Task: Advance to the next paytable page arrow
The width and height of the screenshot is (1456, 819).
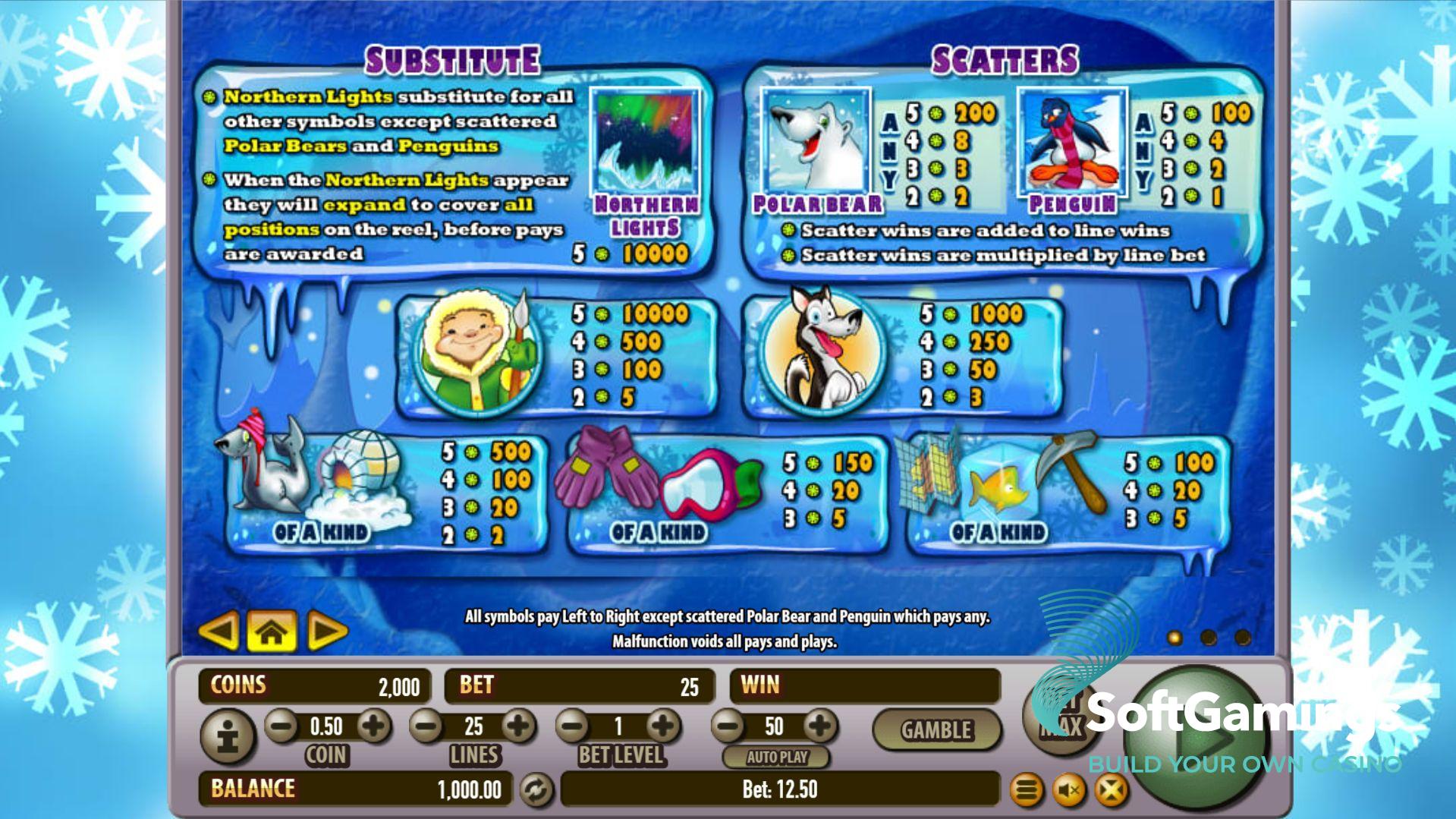Action: [326, 630]
